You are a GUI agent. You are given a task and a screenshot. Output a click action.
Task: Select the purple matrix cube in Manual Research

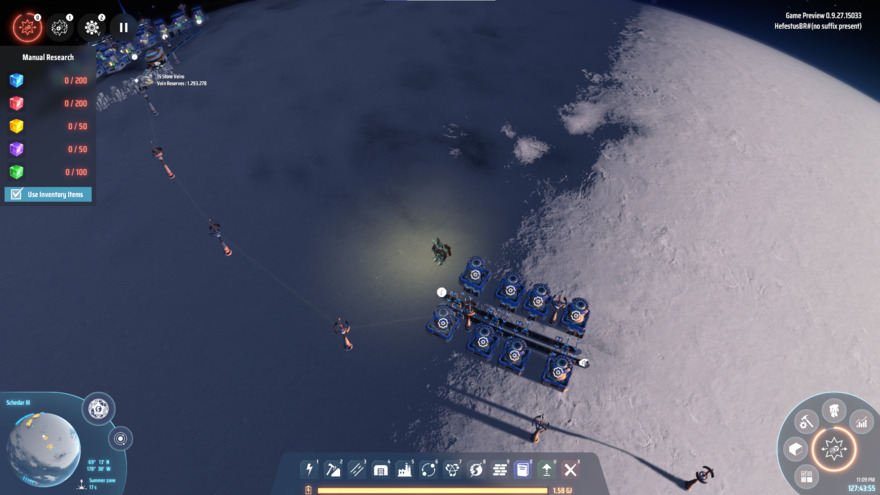click(16, 149)
